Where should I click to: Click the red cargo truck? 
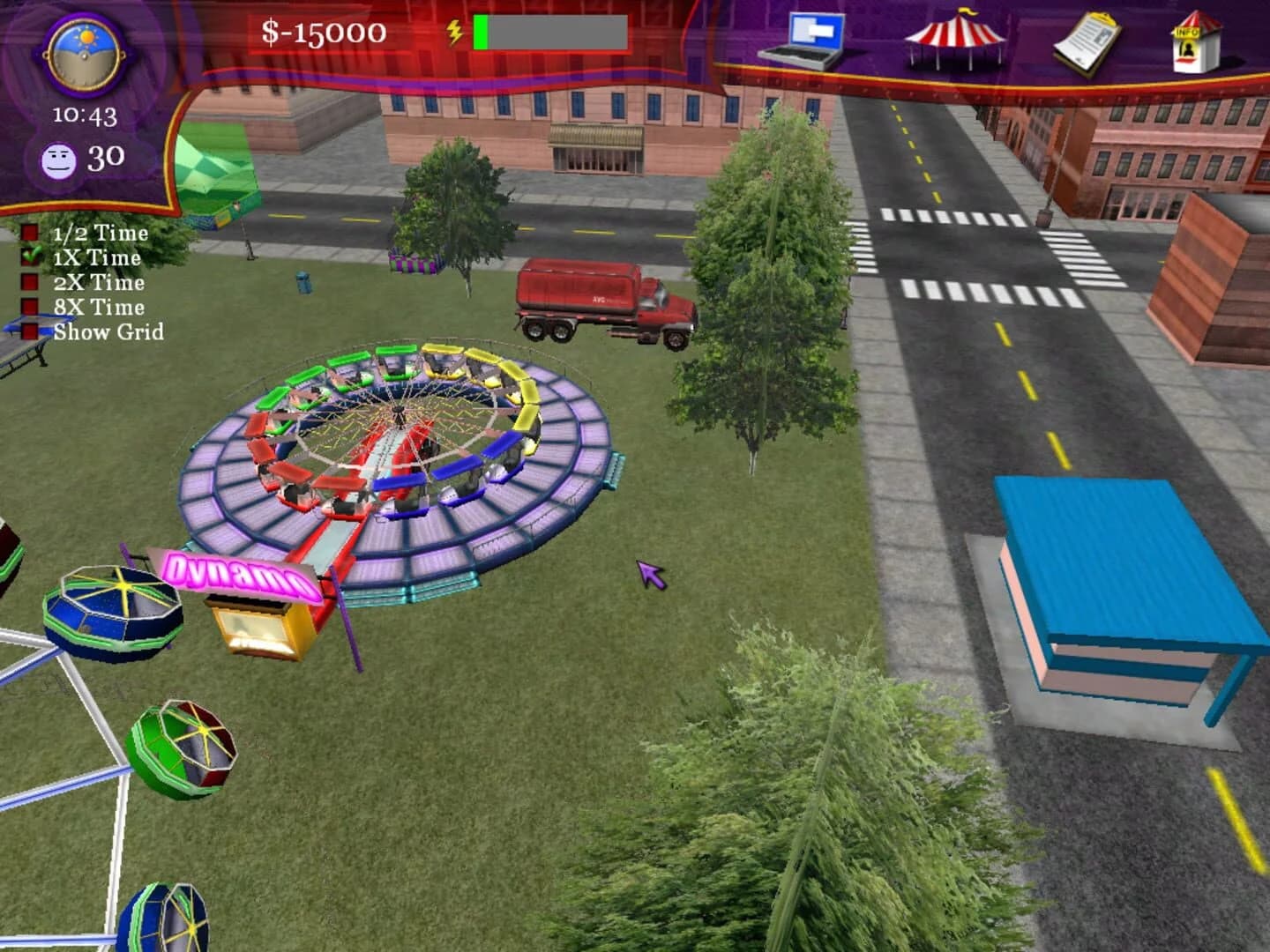[x=600, y=300]
